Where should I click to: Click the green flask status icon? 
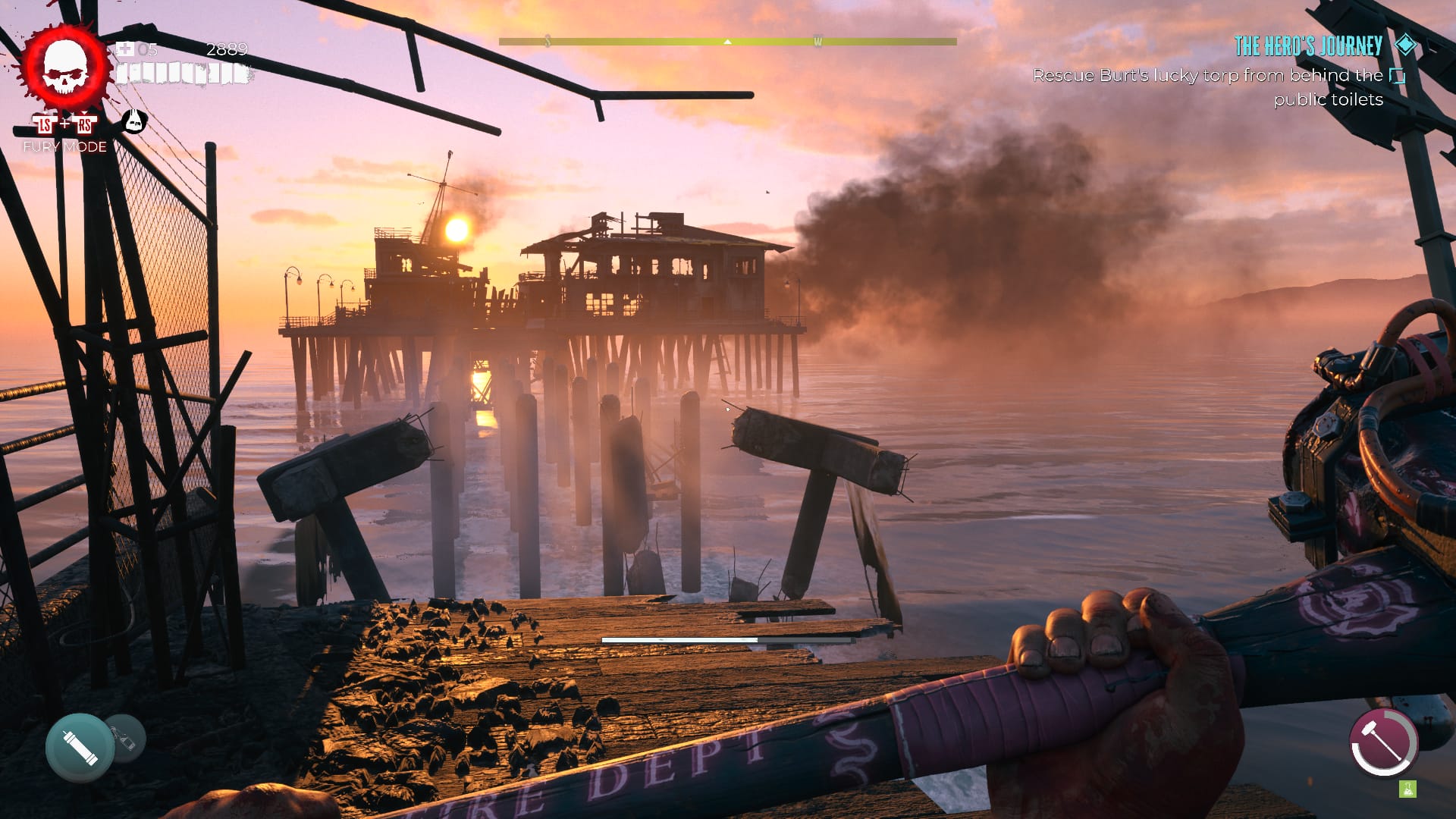click(1407, 789)
